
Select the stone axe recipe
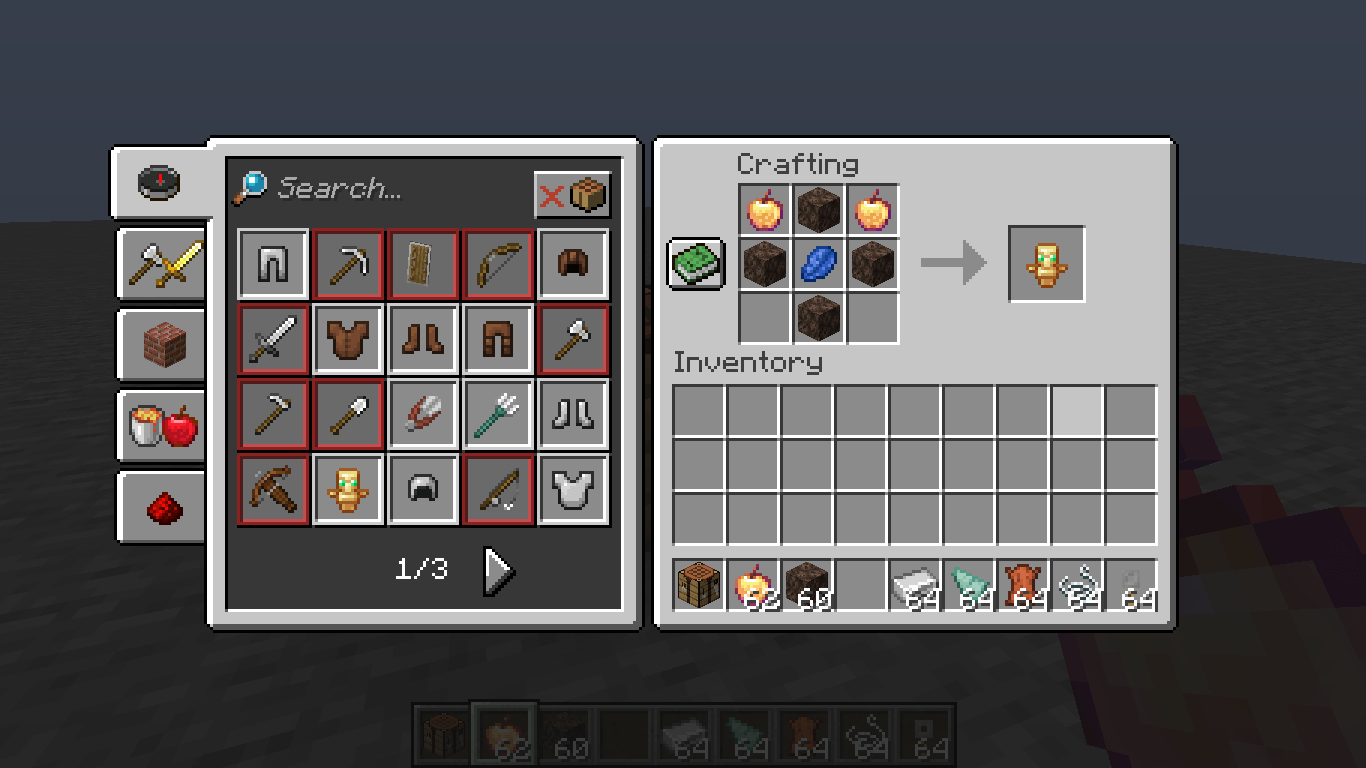pyautogui.click(x=573, y=339)
